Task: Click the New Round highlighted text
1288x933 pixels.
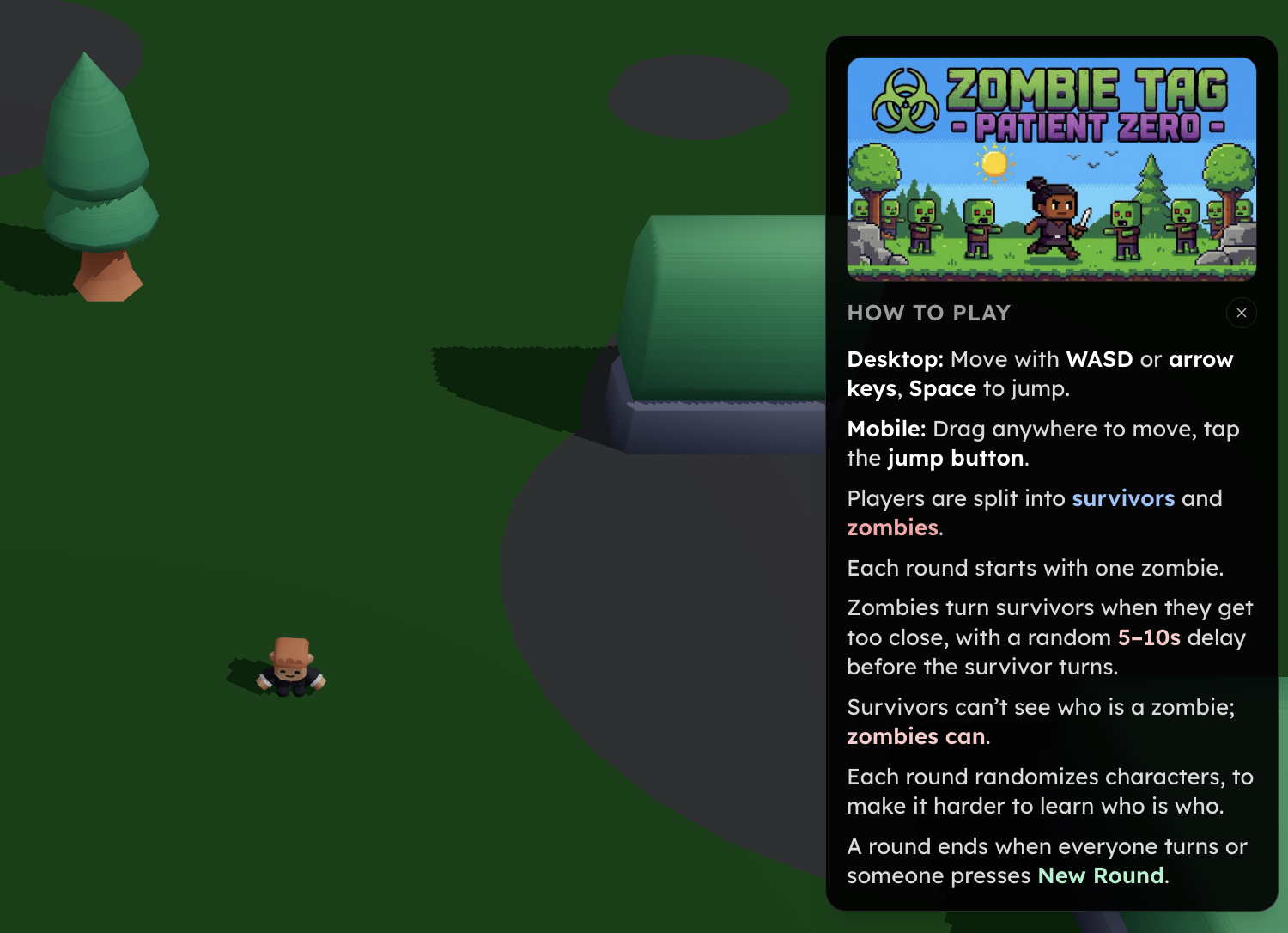Action: pyautogui.click(x=1098, y=875)
